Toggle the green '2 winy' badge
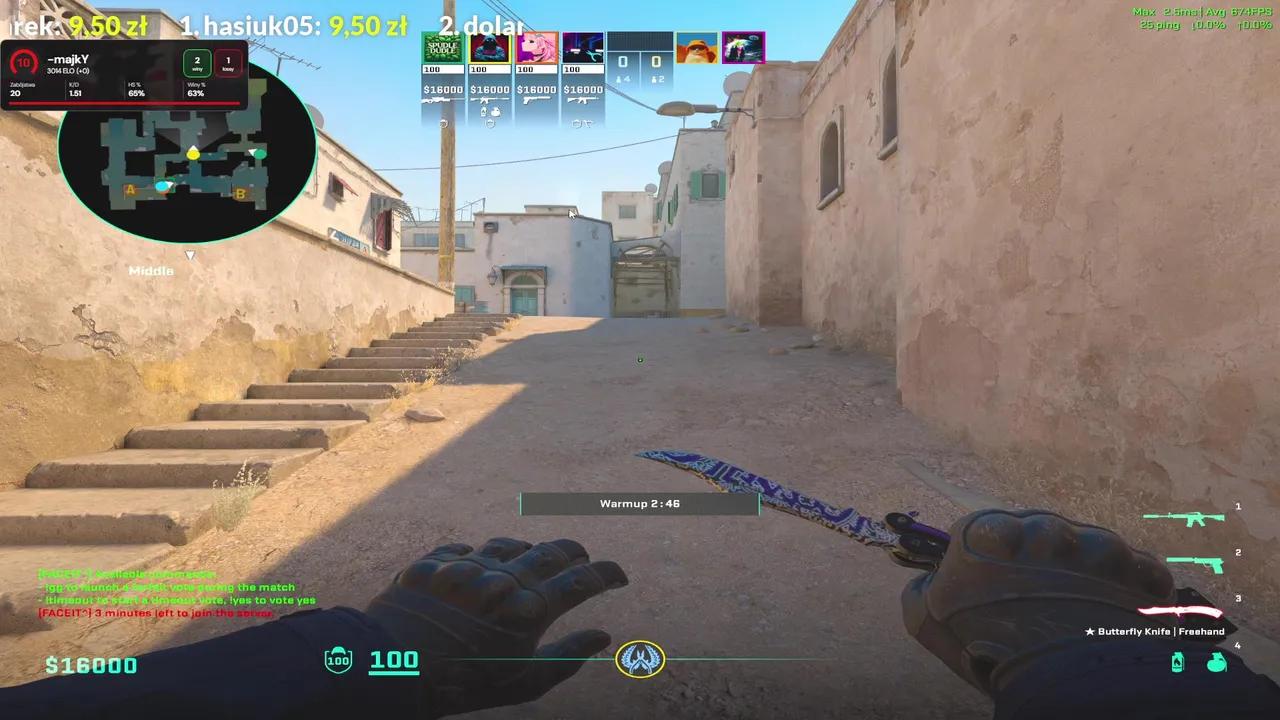 coord(196,64)
